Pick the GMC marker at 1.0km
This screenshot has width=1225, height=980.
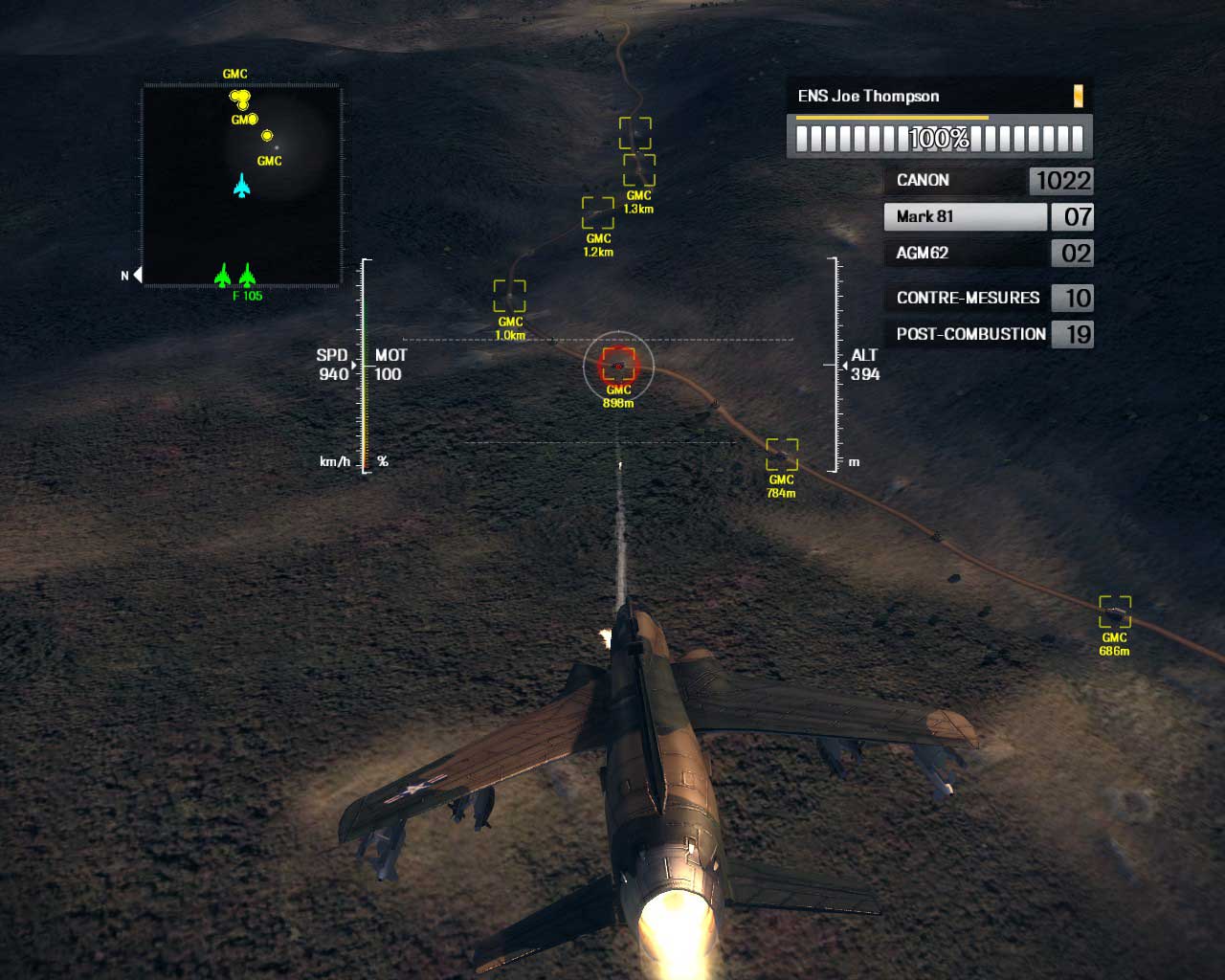[x=509, y=295]
